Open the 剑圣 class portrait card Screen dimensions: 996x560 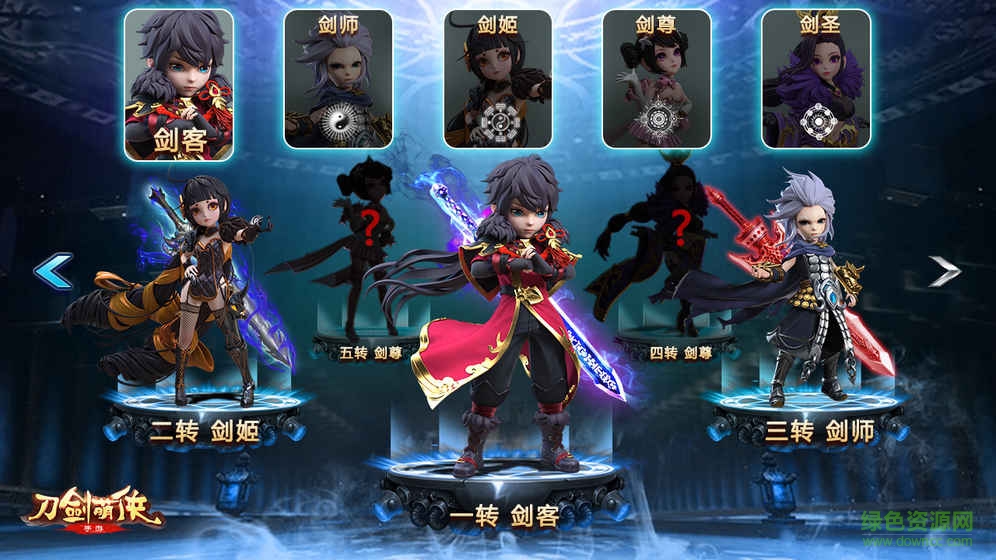(x=815, y=79)
